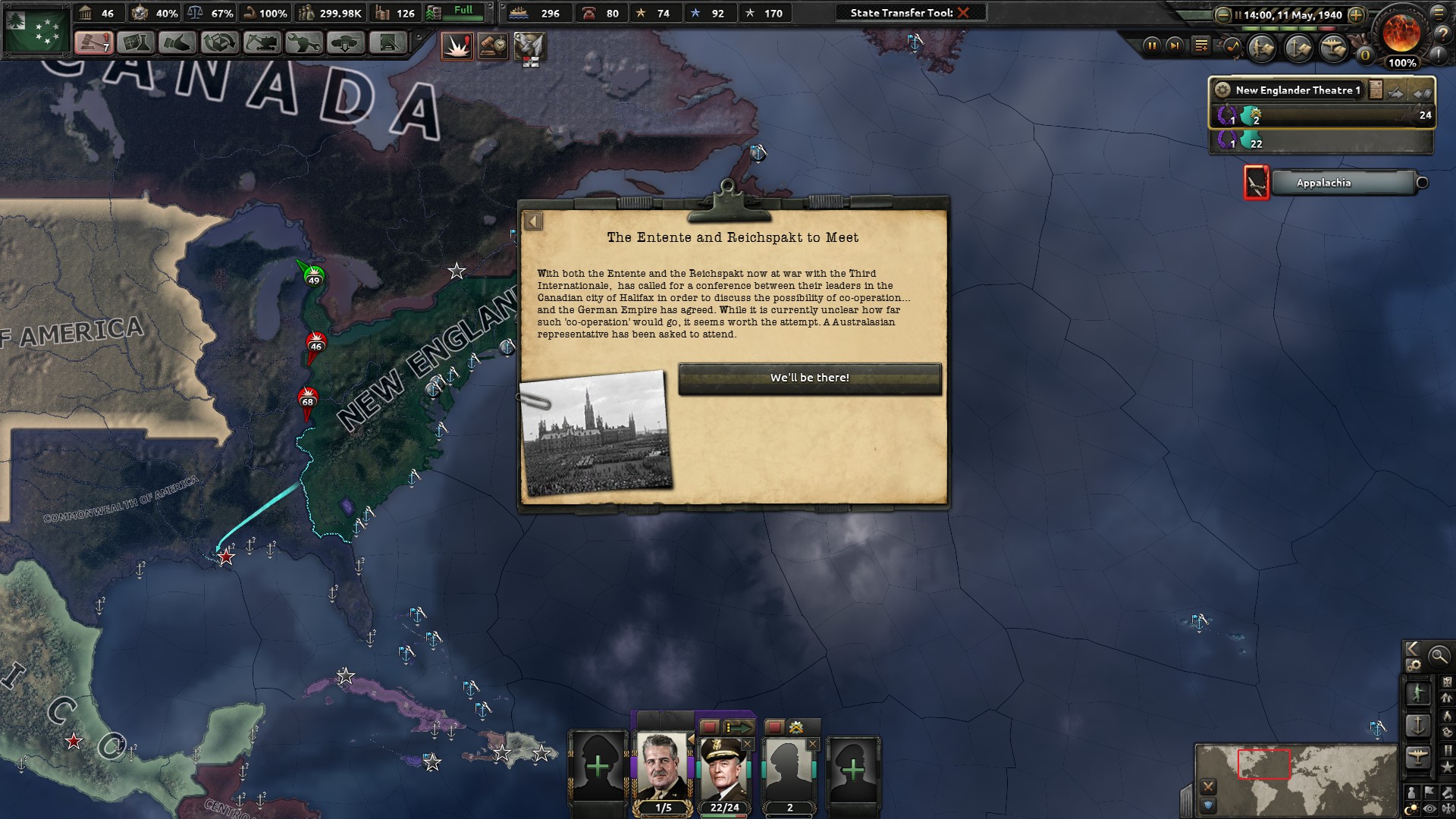The width and height of the screenshot is (1456, 819).
Task: Click the red explosion alert icon
Action: click(457, 45)
